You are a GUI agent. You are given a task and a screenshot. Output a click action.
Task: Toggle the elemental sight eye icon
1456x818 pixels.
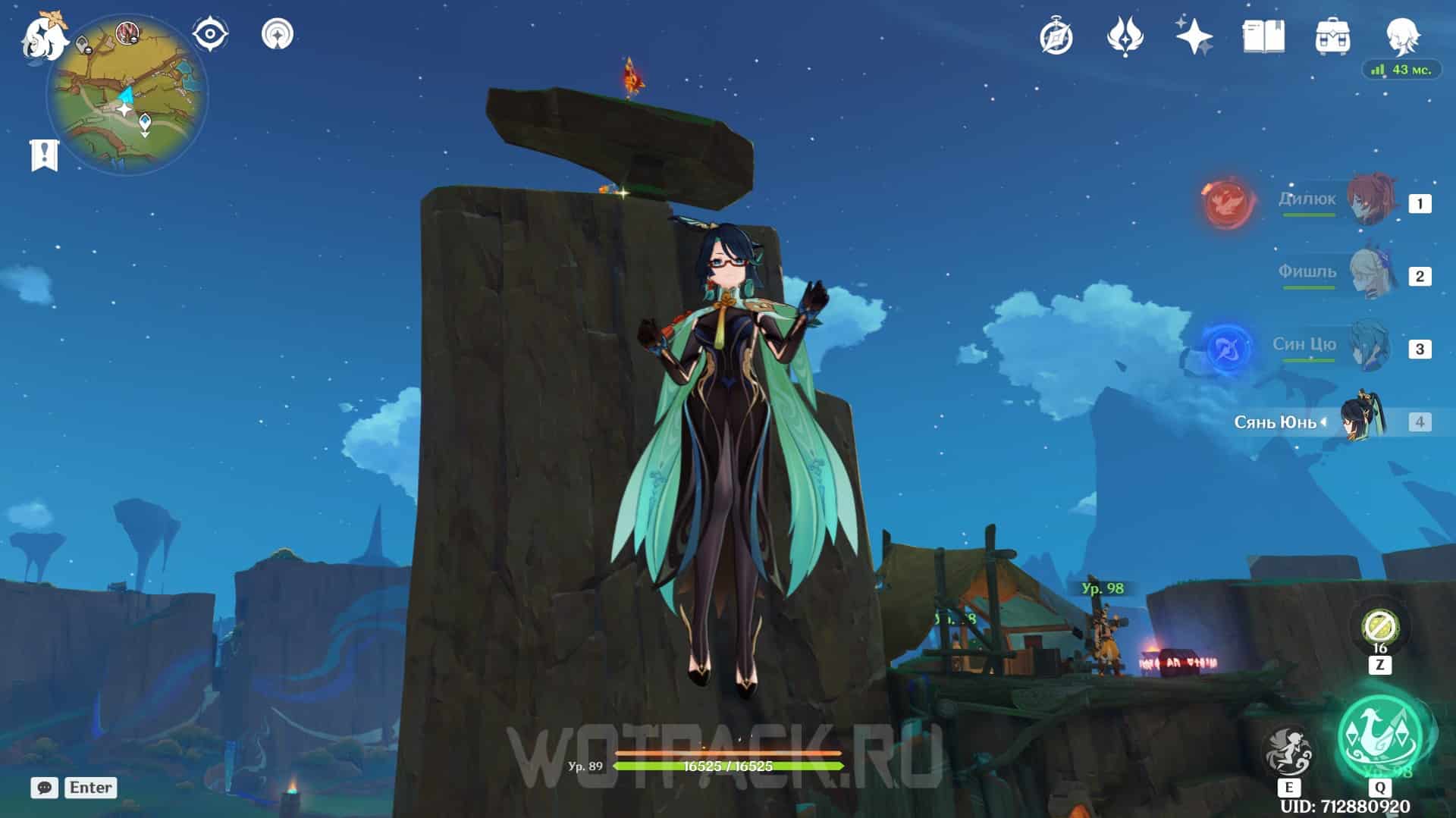(210, 34)
